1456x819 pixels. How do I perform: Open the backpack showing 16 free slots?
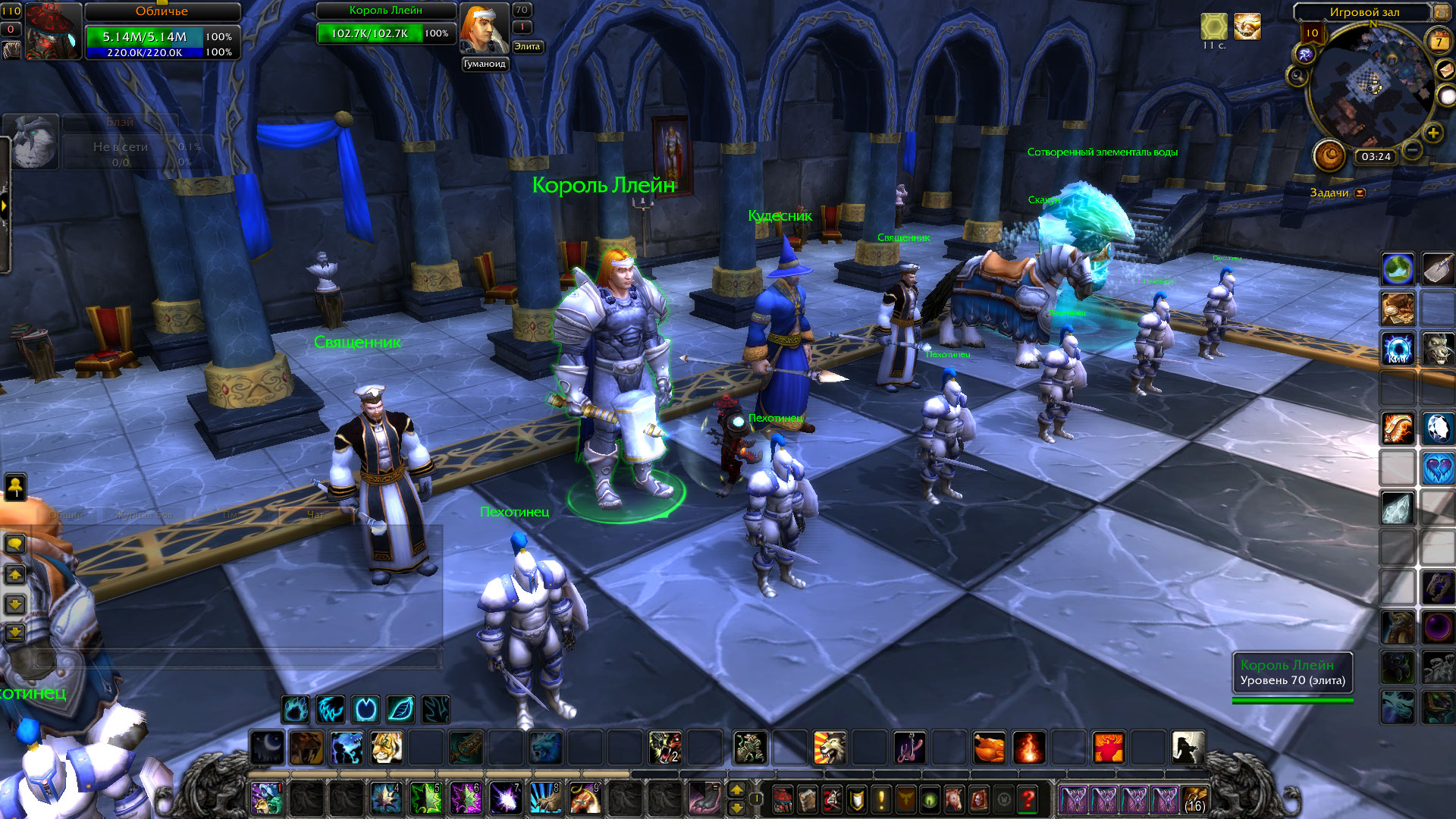pyautogui.click(x=1194, y=799)
